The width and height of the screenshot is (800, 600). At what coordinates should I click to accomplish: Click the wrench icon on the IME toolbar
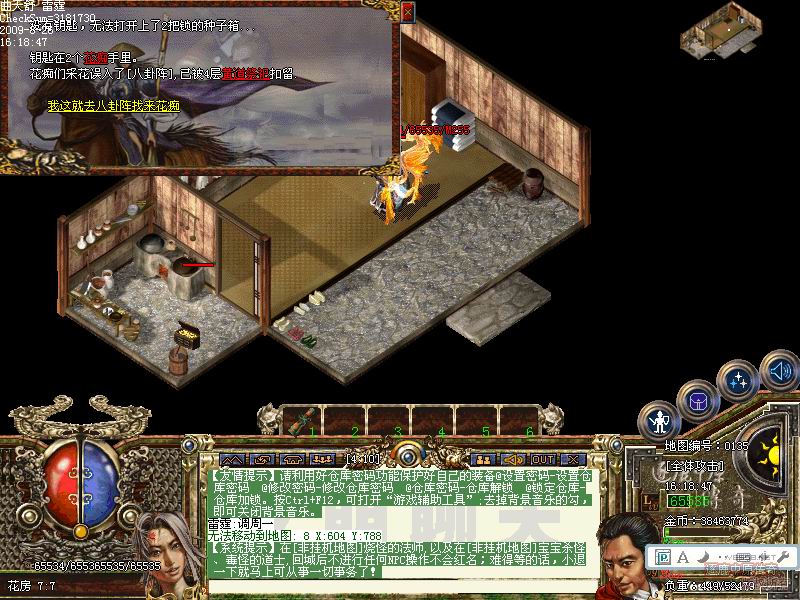[x=784, y=556]
